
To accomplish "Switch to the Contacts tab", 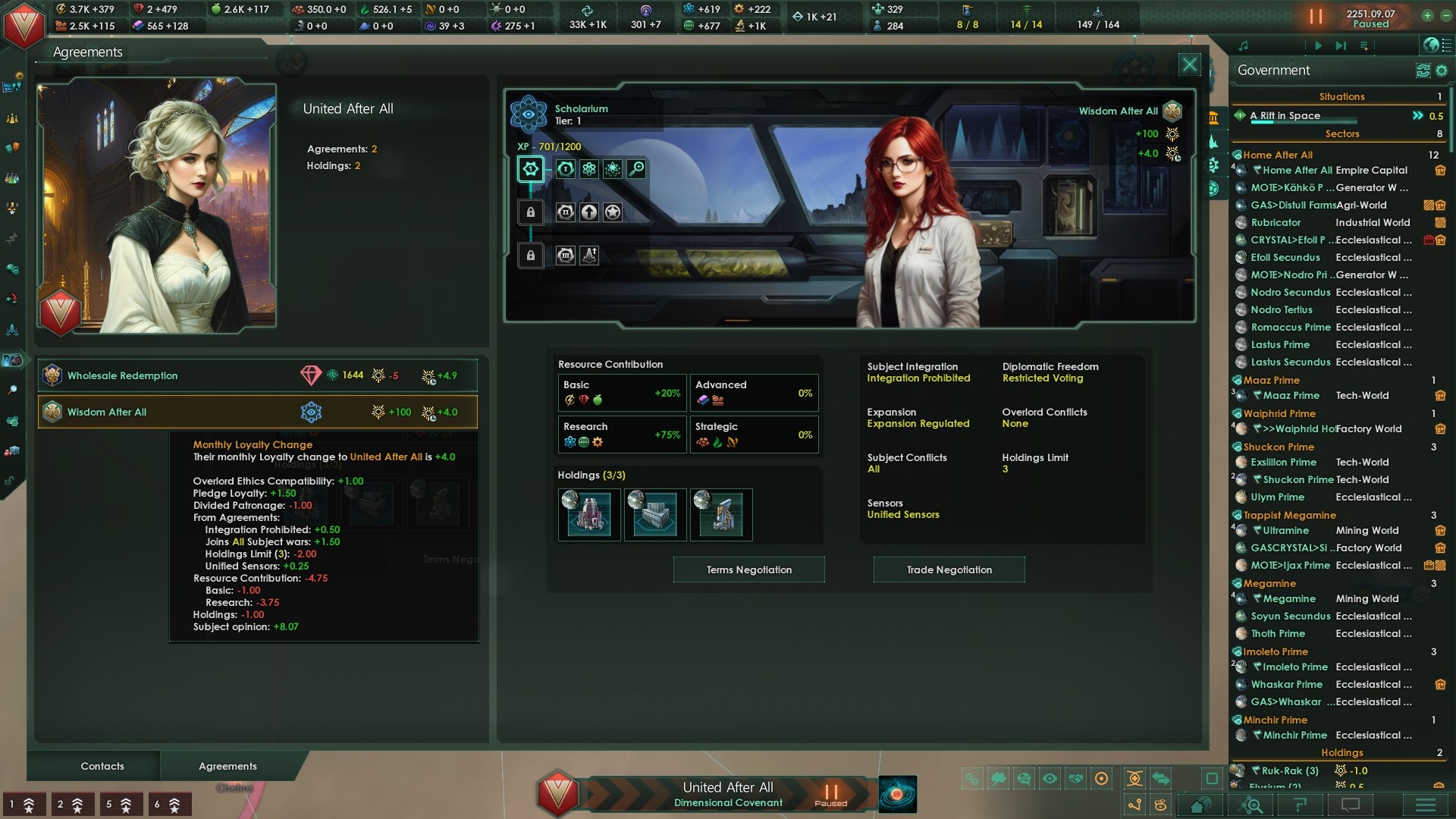I will pyautogui.click(x=102, y=766).
